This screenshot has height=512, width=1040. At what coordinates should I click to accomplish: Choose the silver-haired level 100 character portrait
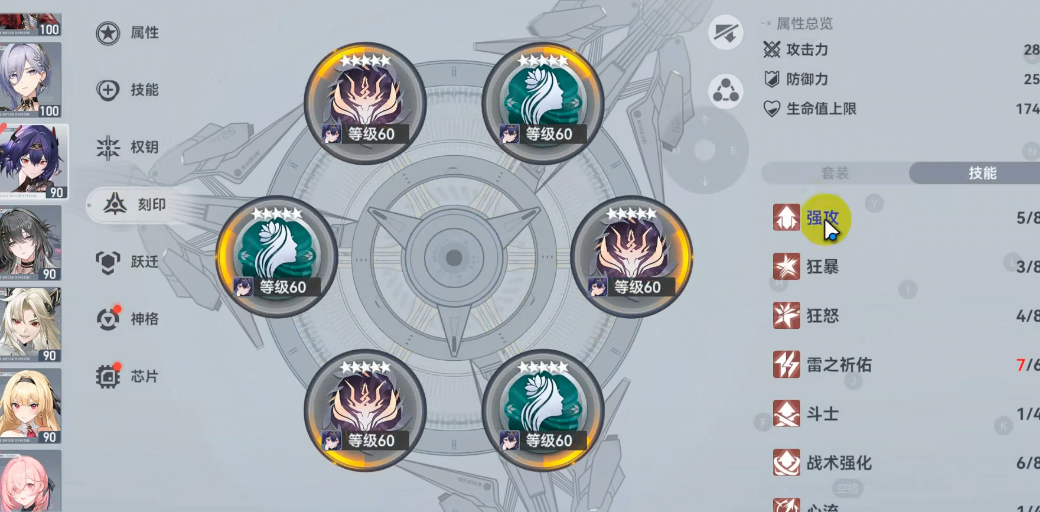pos(30,79)
